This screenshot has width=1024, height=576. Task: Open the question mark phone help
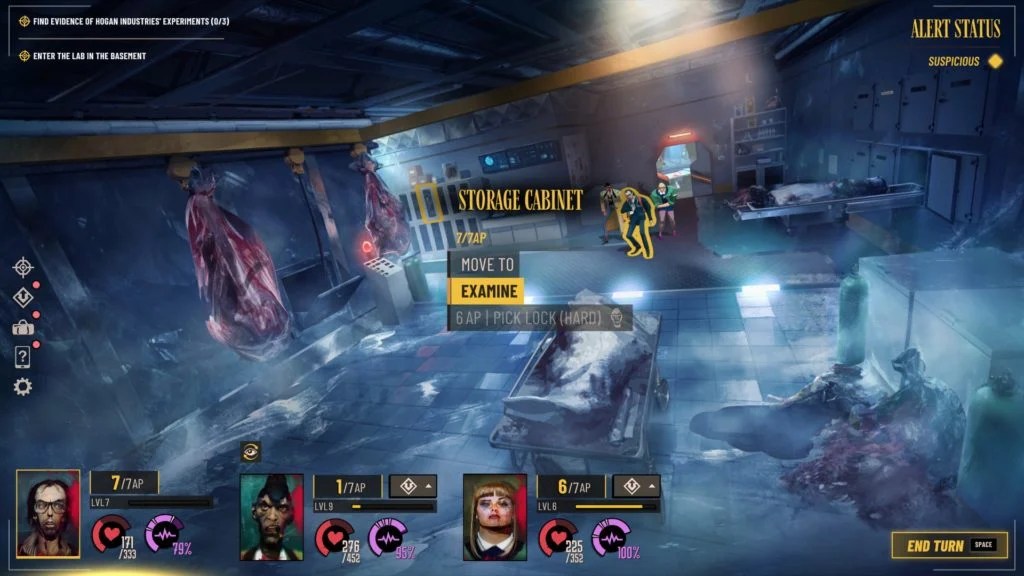[23, 356]
